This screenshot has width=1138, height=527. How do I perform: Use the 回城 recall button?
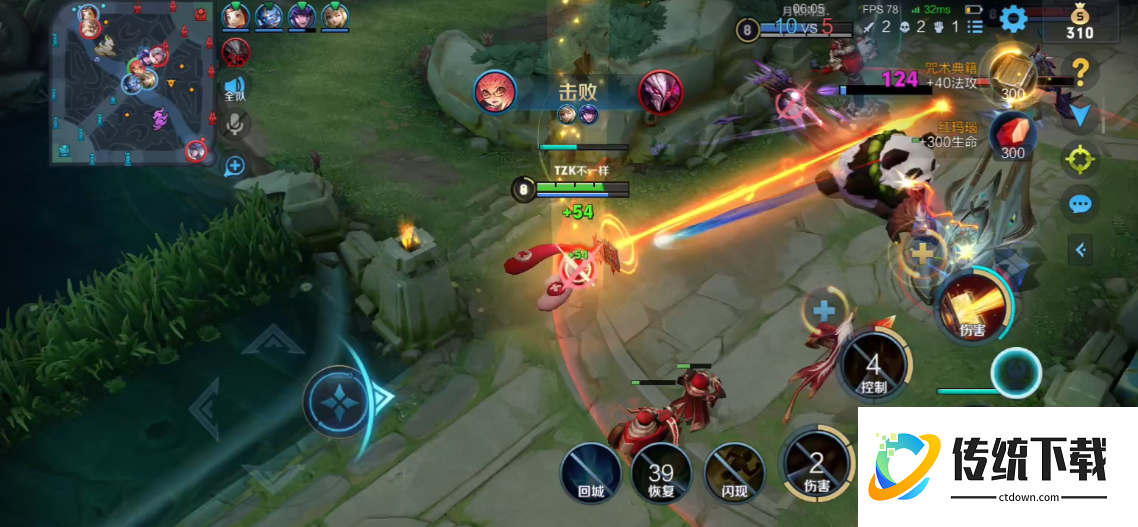(x=591, y=470)
